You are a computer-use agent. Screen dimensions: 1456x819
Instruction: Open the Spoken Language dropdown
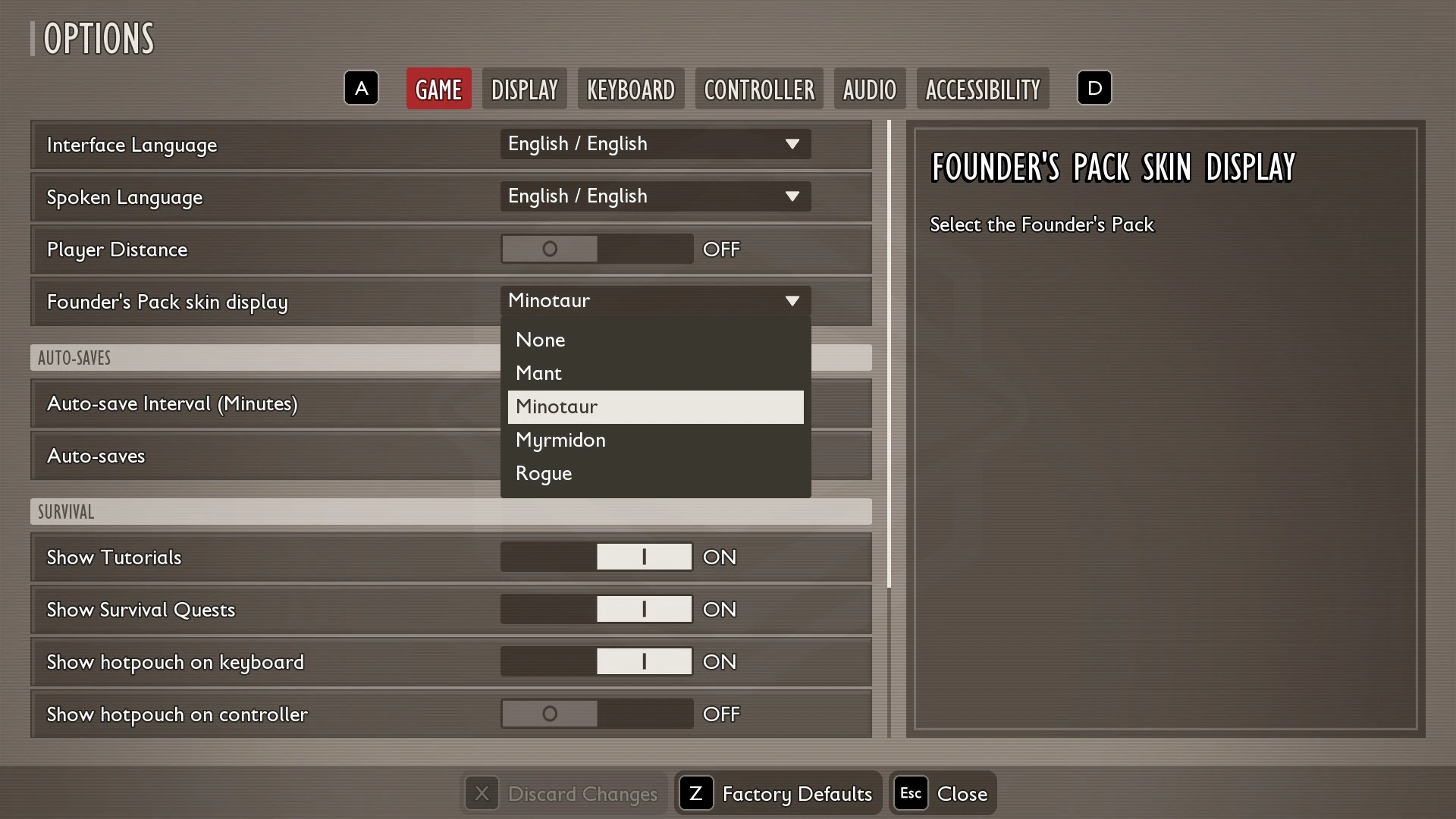click(654, 196)
